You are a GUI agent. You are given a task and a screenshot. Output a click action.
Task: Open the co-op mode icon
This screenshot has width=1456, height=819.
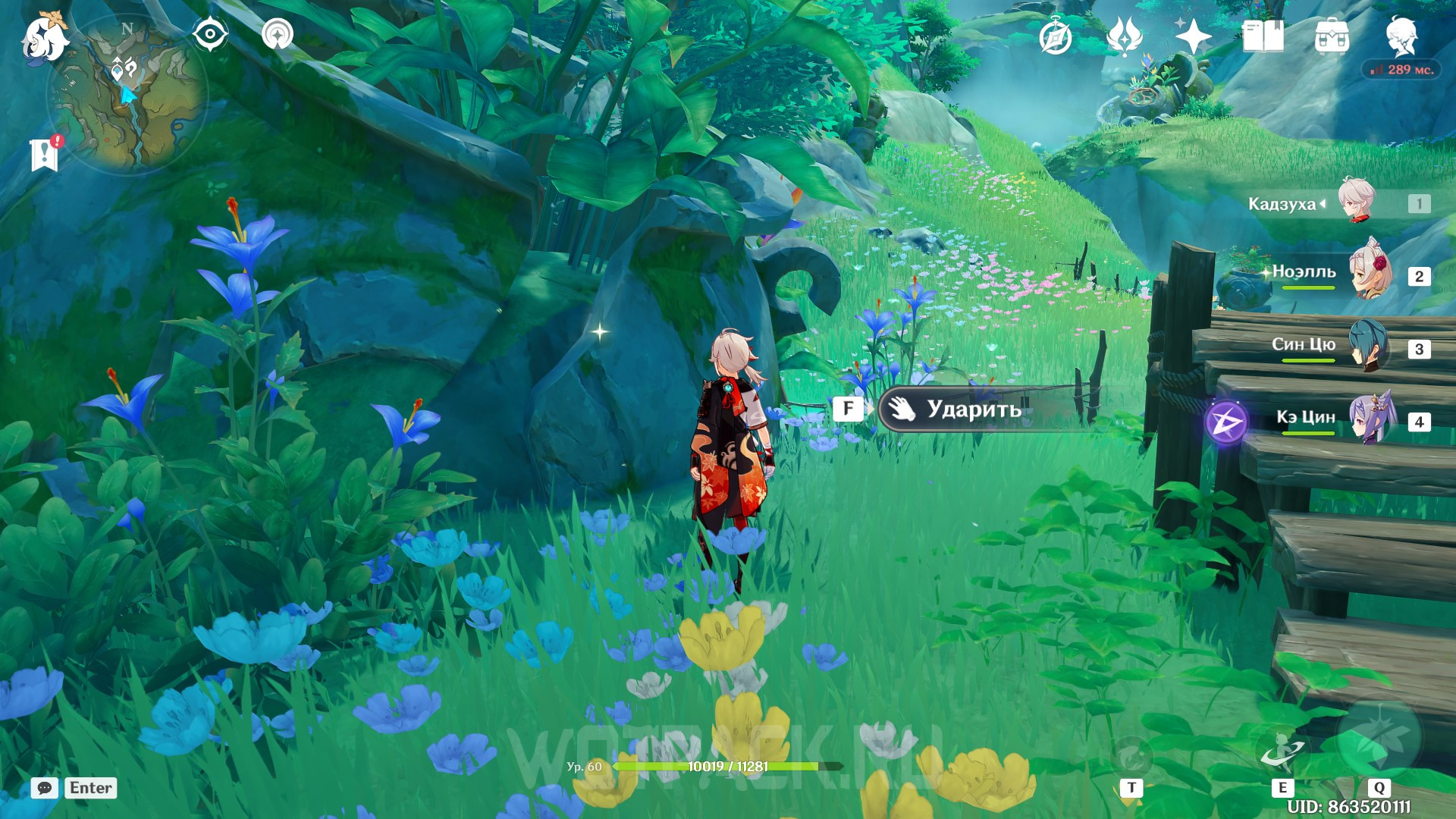click(278, 34)
